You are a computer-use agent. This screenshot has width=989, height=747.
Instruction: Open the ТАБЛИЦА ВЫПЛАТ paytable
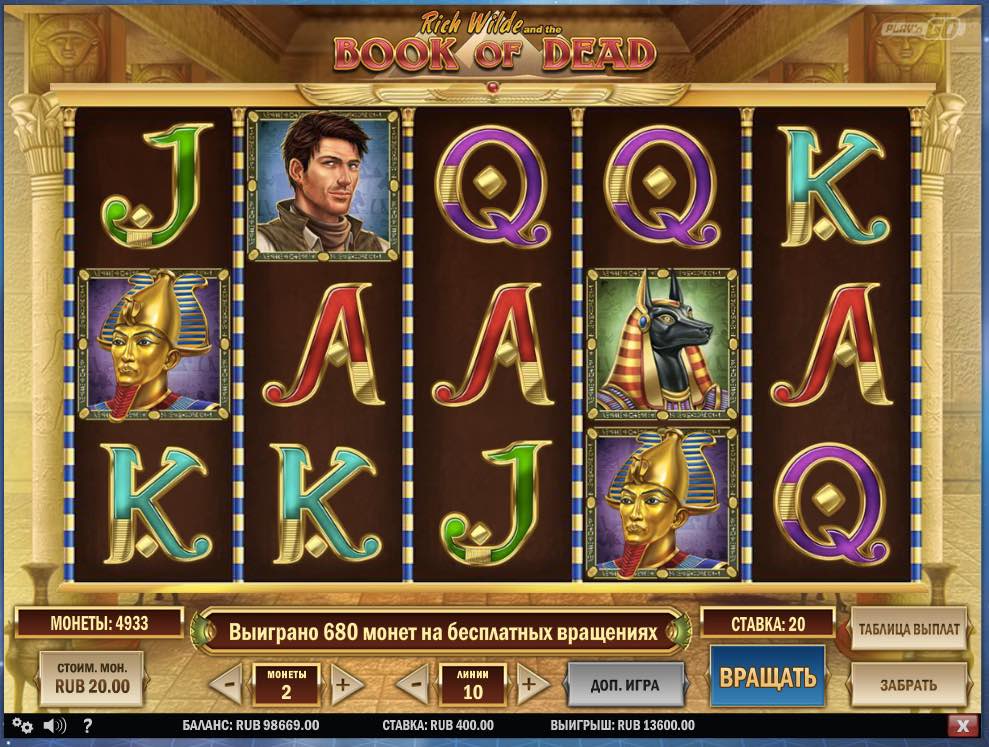pos(908,629)
